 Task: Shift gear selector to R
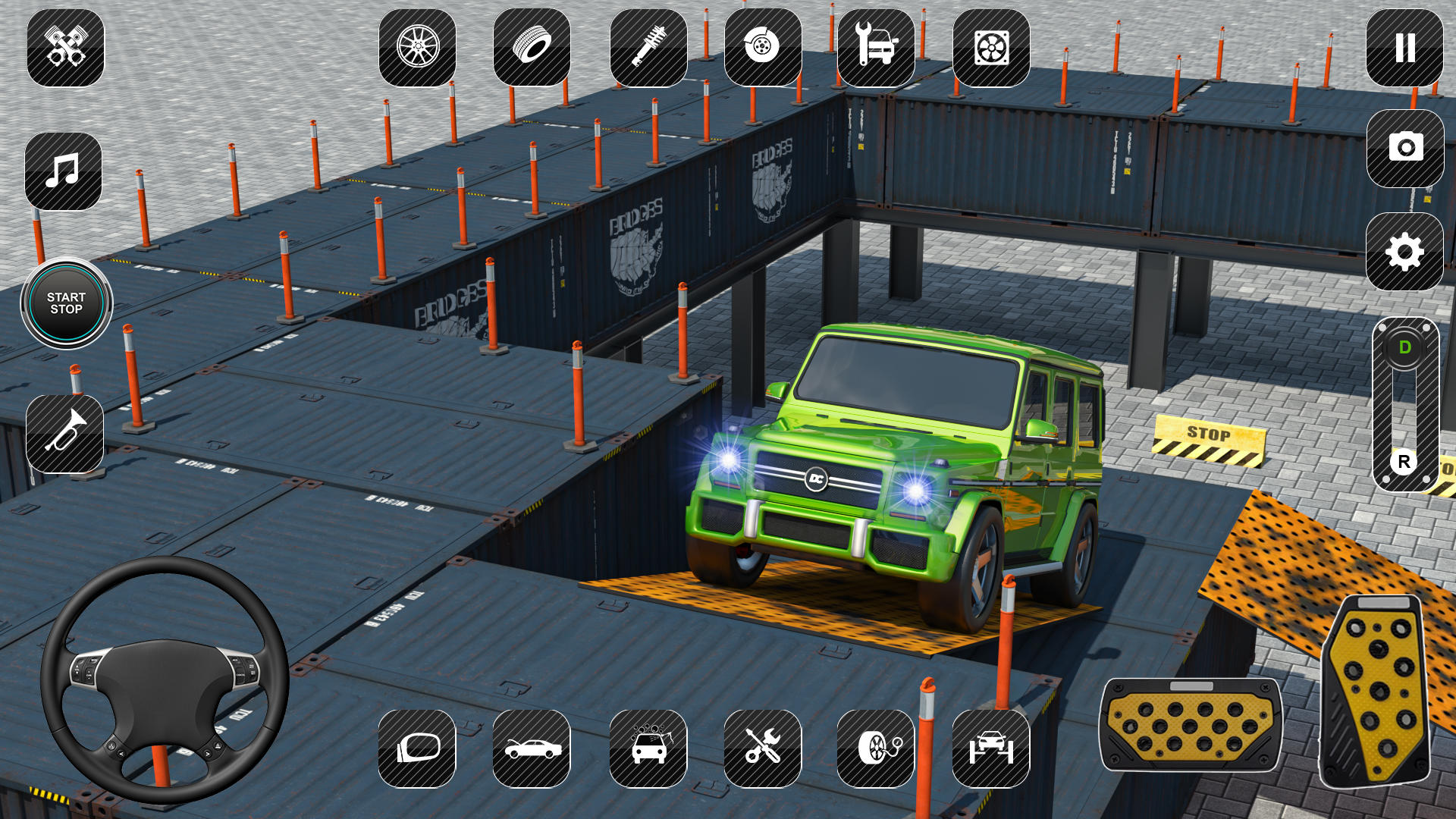coord(1404,462)
